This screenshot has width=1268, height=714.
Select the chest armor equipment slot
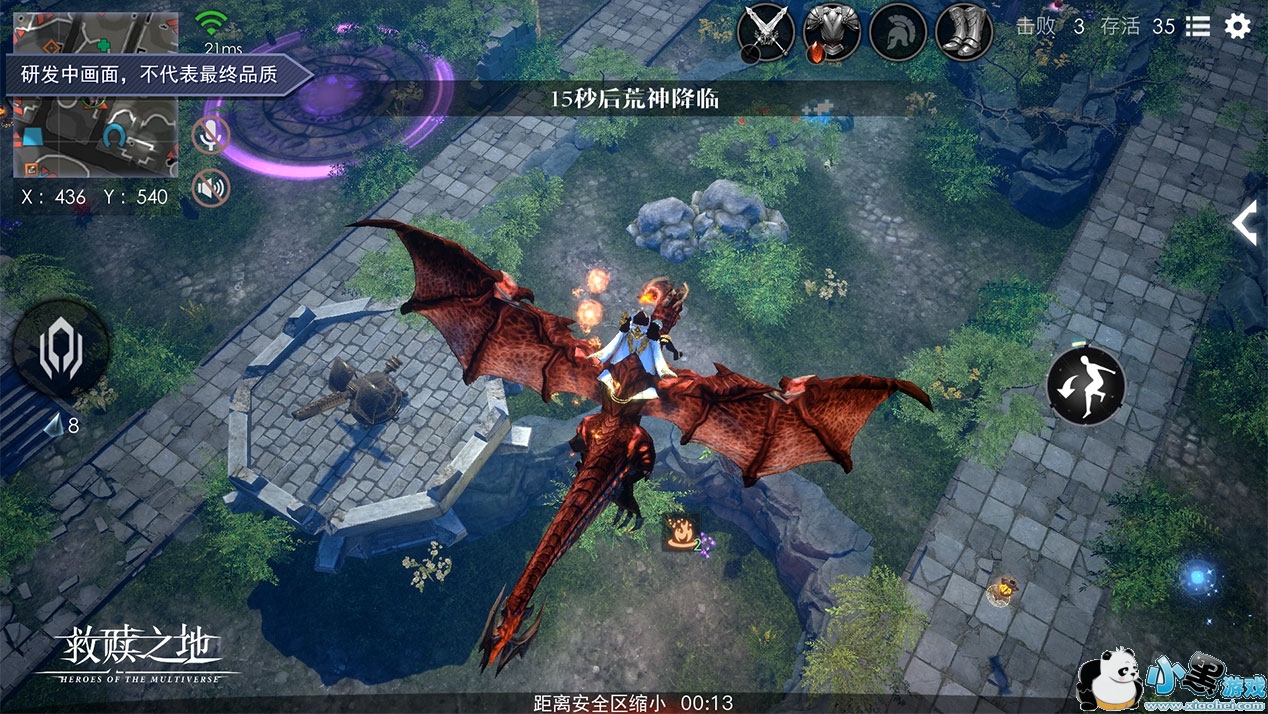click(x=832, y=33)
